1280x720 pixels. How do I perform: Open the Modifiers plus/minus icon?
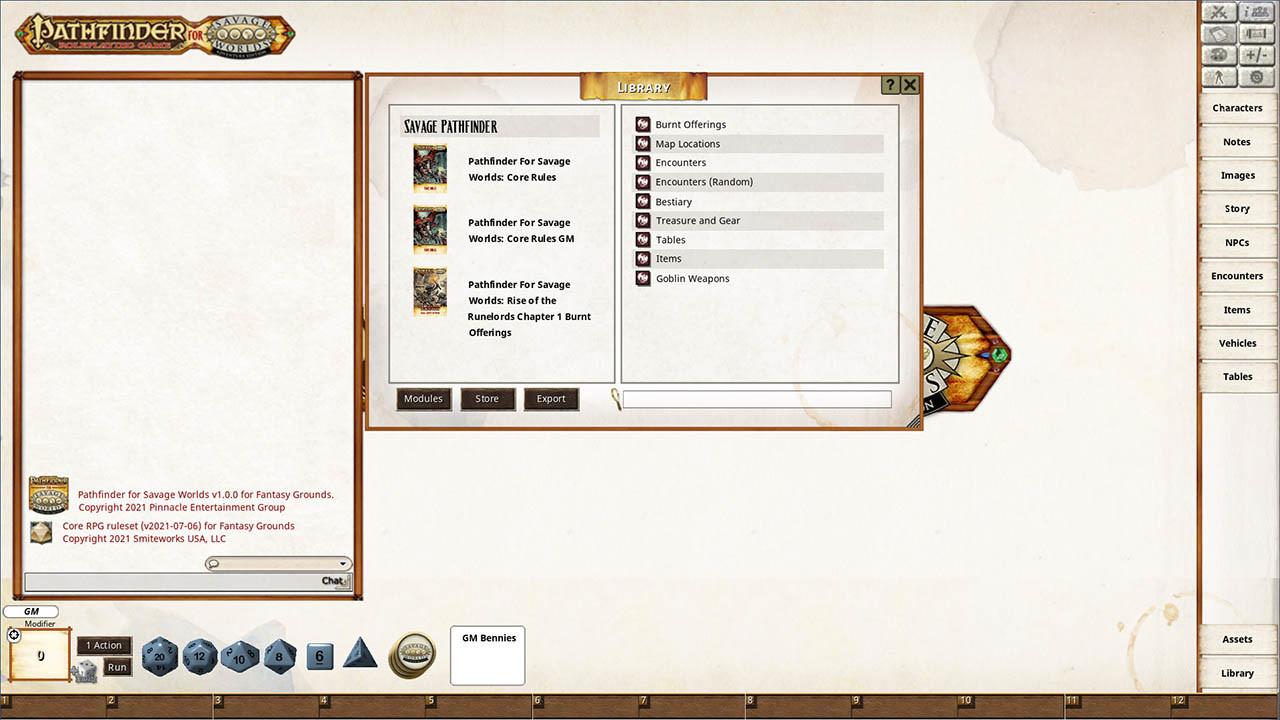coord(1255,54)
